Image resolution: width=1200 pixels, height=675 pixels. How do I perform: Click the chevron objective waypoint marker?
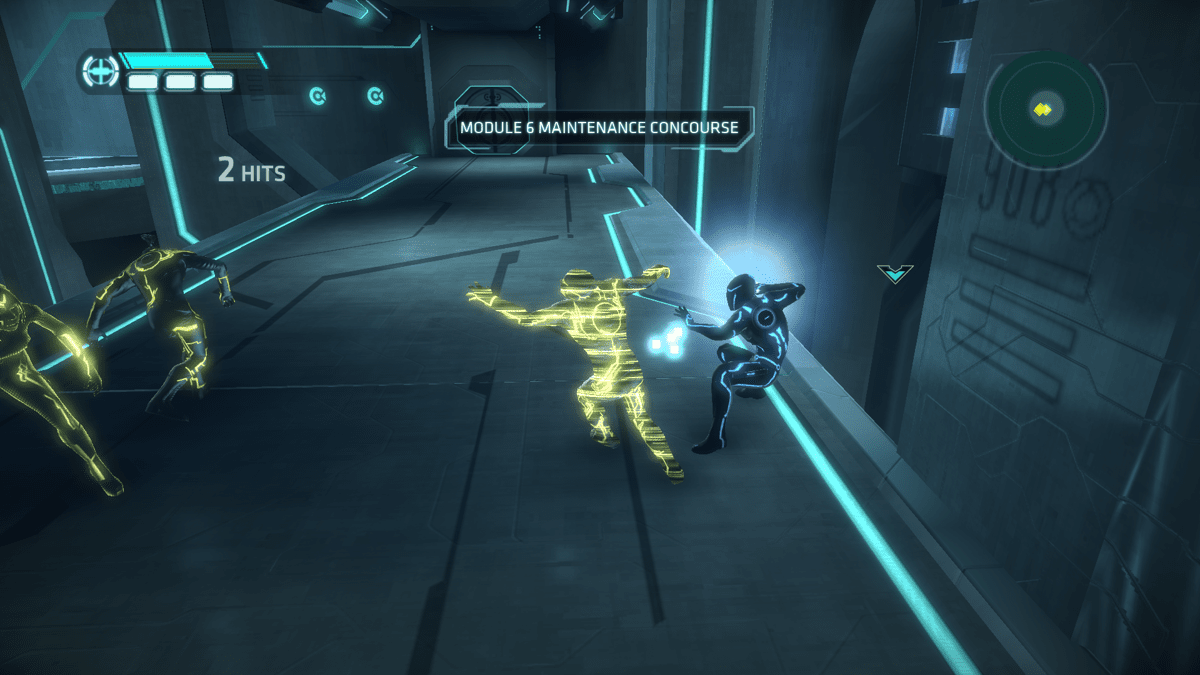point(895,273)
